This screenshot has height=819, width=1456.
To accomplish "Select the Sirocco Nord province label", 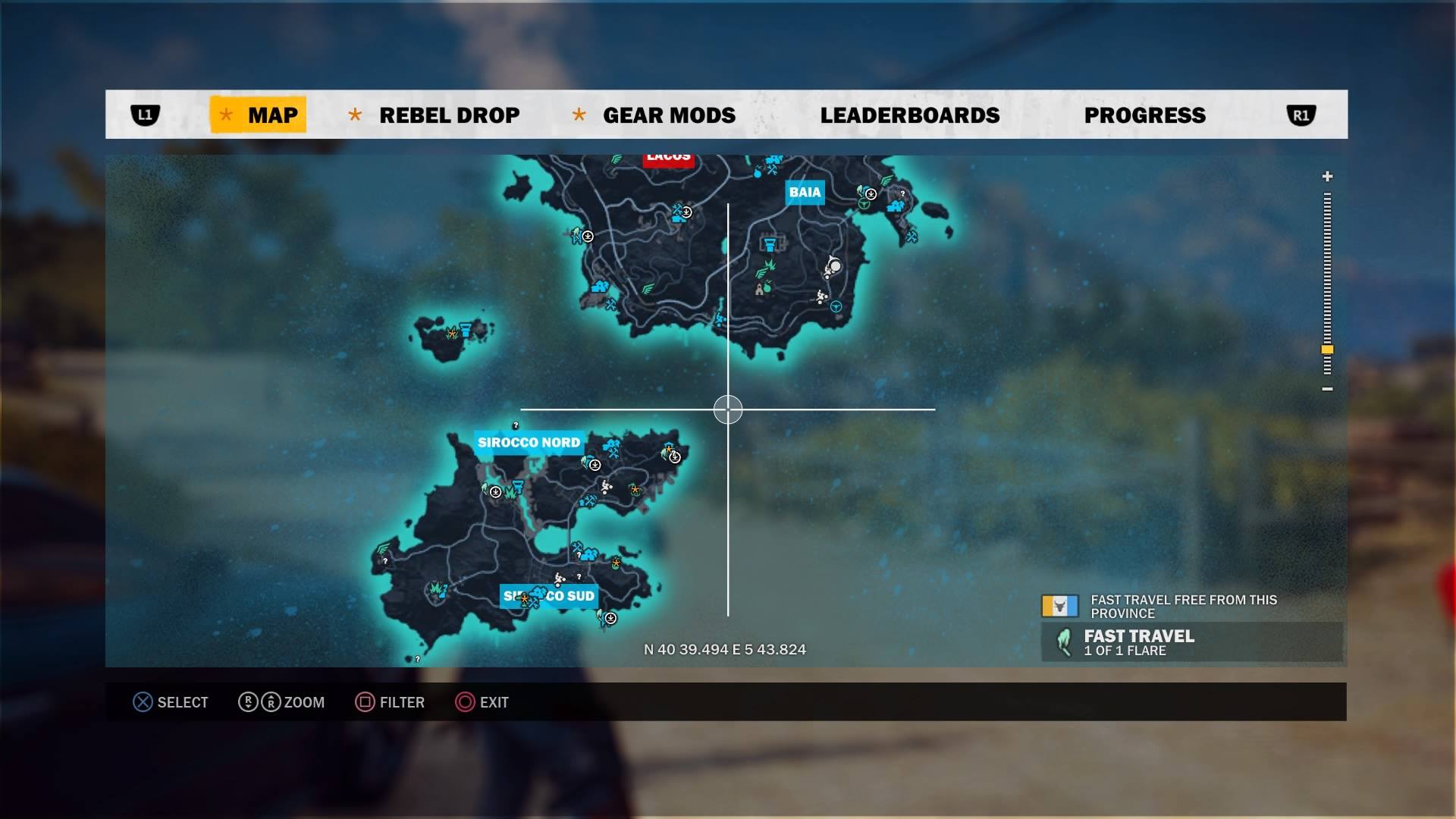I will [529, 443].
